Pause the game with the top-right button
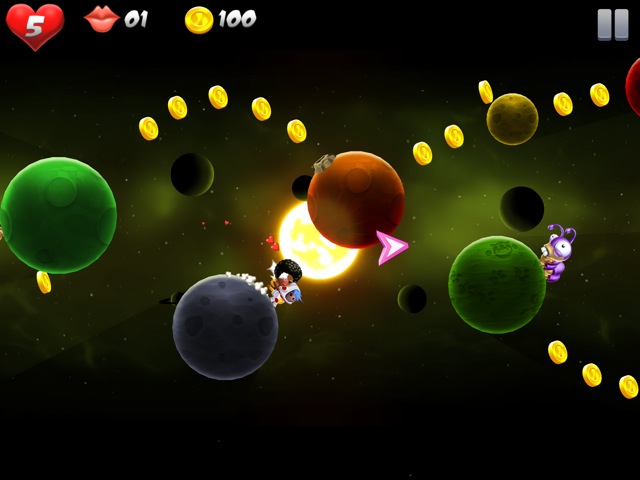This screenshot has width=640, height=480. point(612,24)
